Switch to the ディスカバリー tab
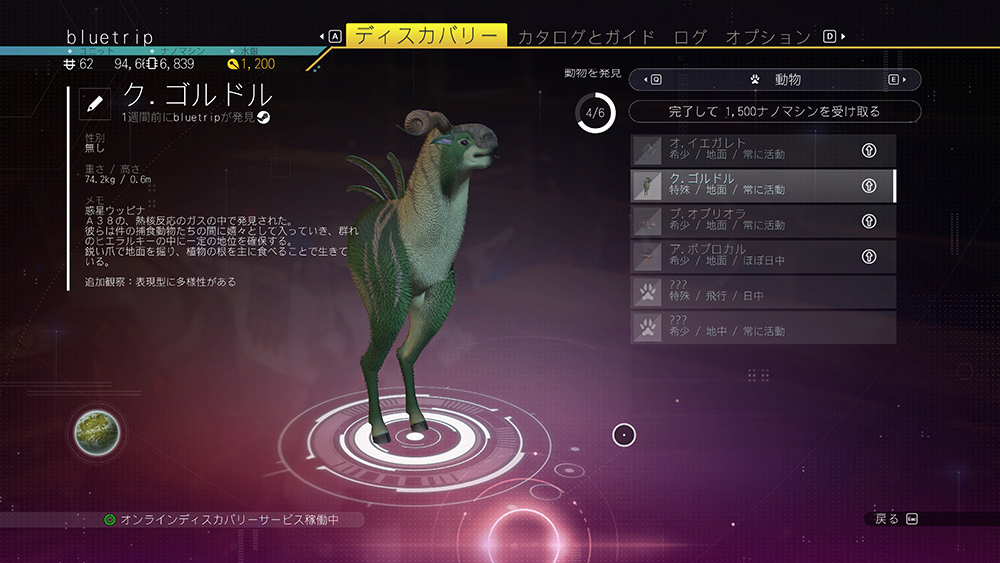This screenshot has width=1000, height=563. pyautogui.click(x=426, y=37)
